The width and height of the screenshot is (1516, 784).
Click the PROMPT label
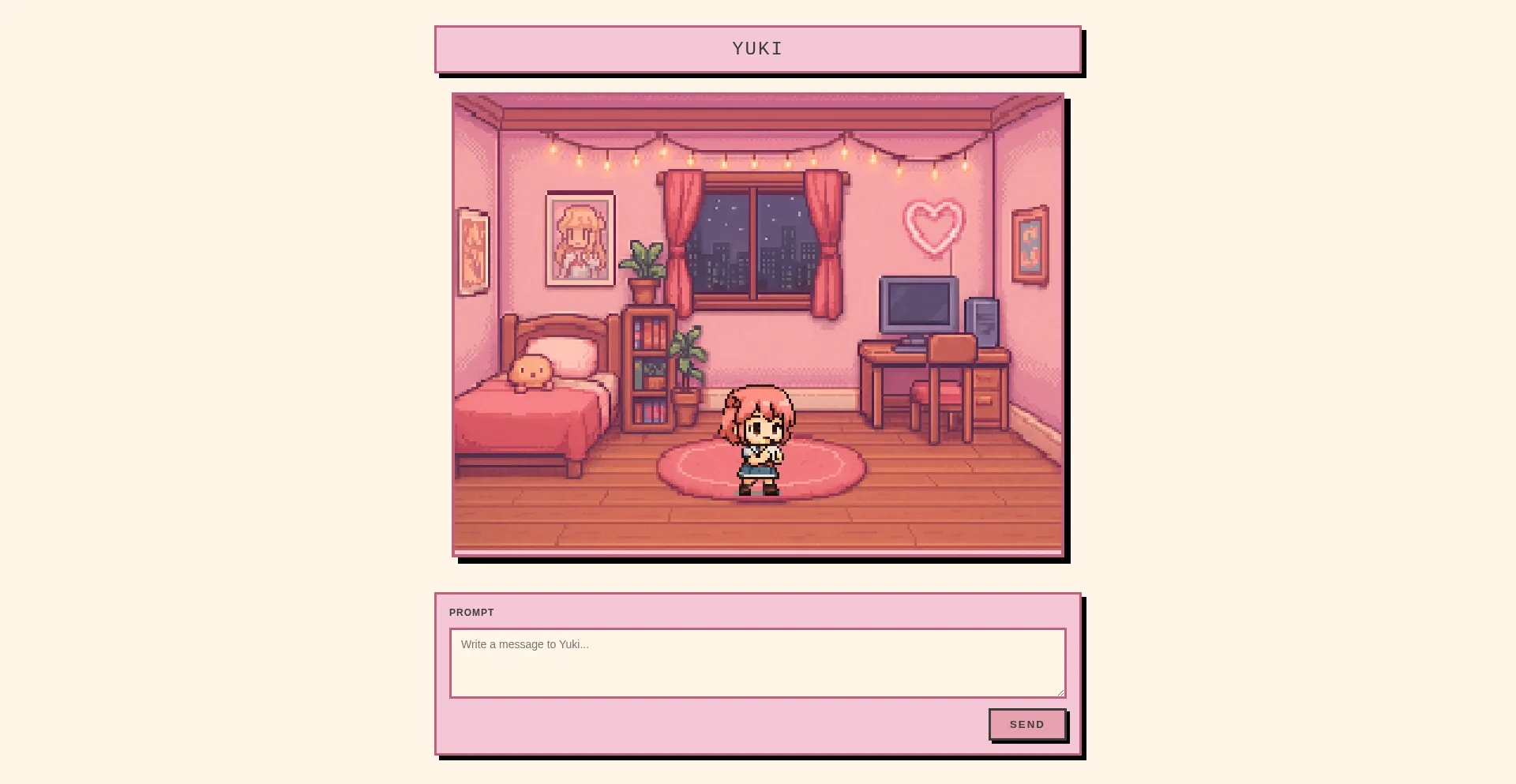coord(471,612)
